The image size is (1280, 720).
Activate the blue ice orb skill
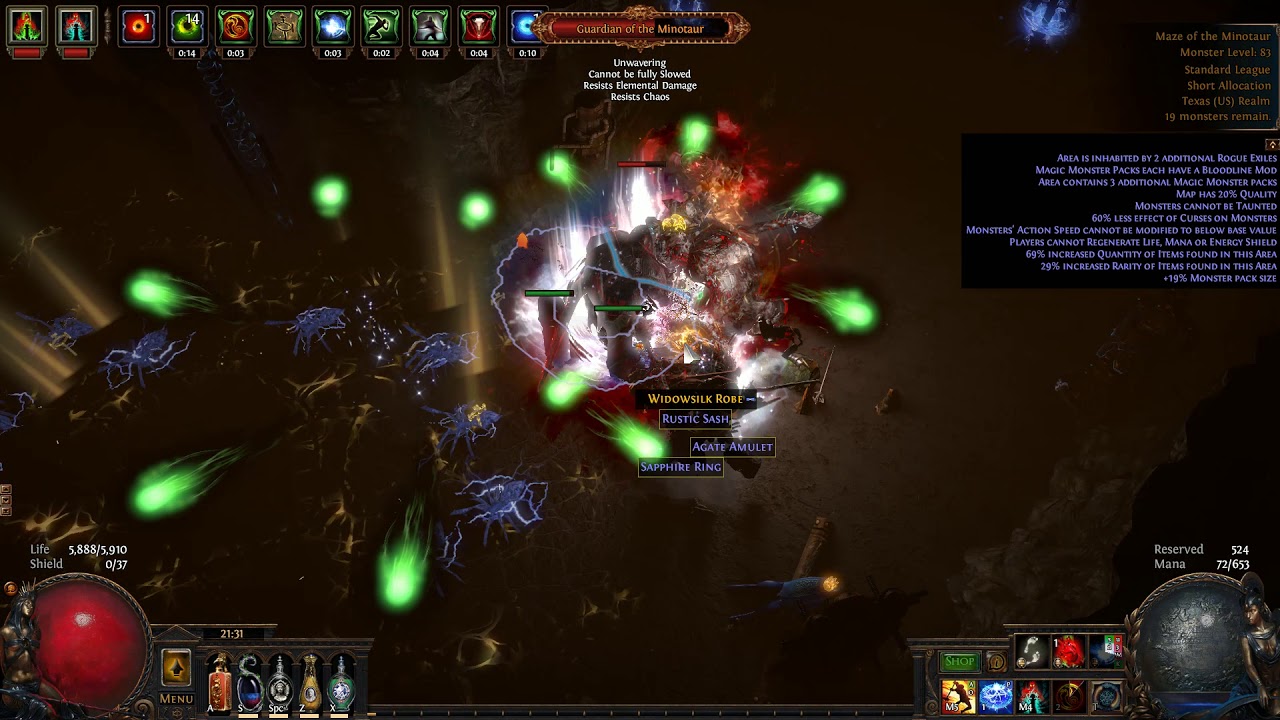coord(995,696)
